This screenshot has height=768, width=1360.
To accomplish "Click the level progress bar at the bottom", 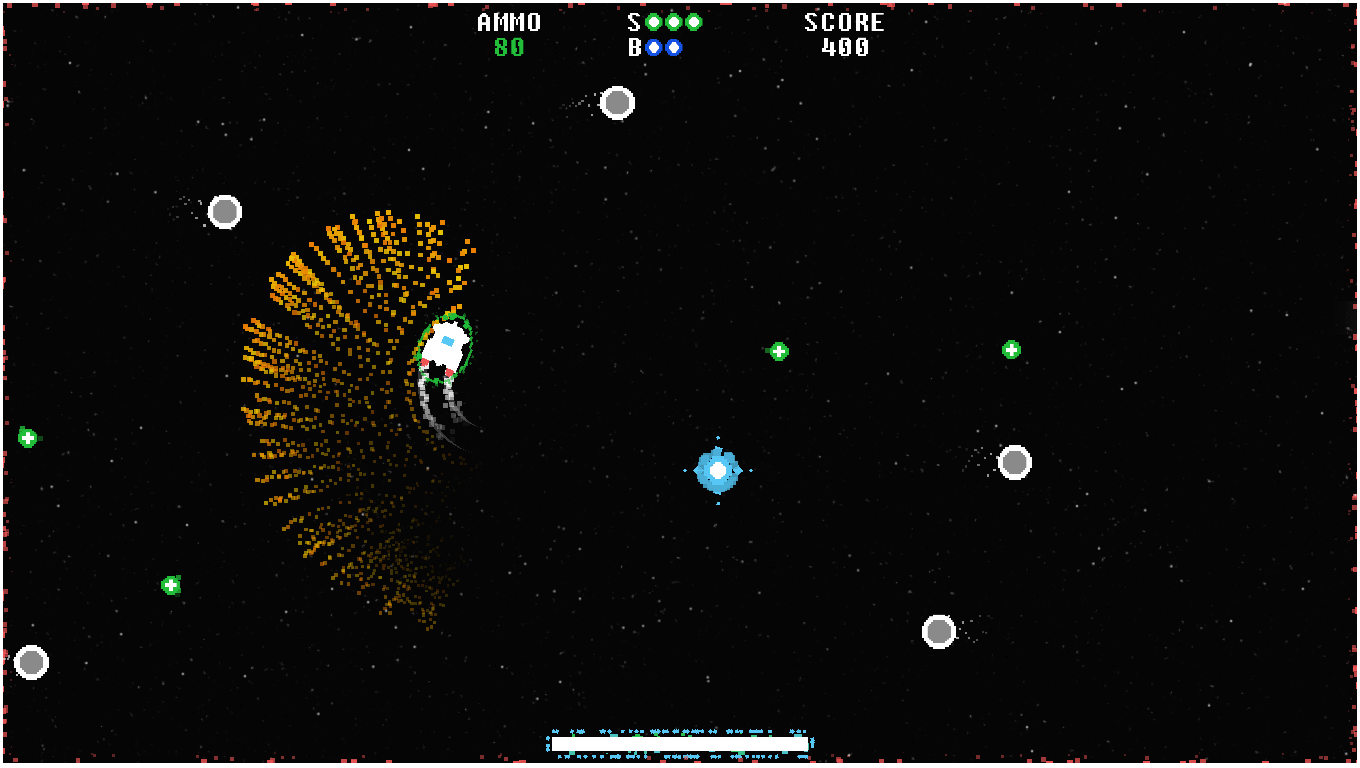I will (678, 744).
